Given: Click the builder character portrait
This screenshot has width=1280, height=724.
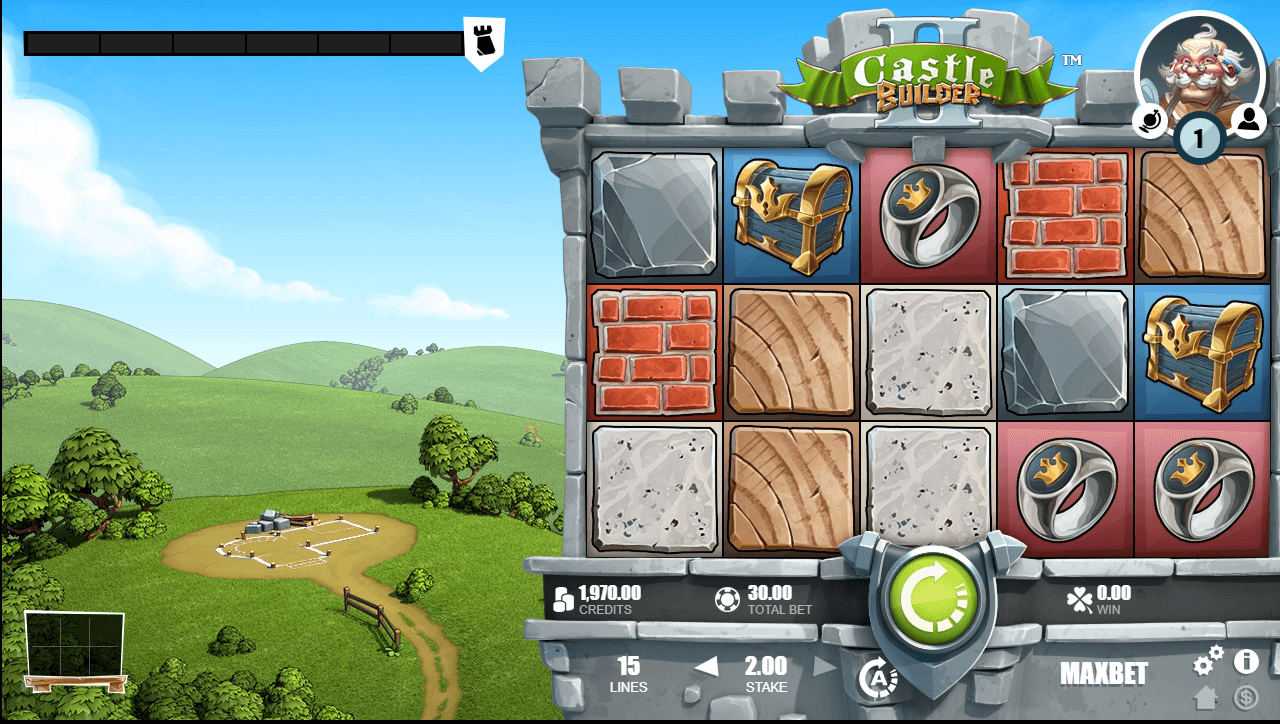Looking at the screenshot, I should pyautogui.click(x=1198, y=65).
